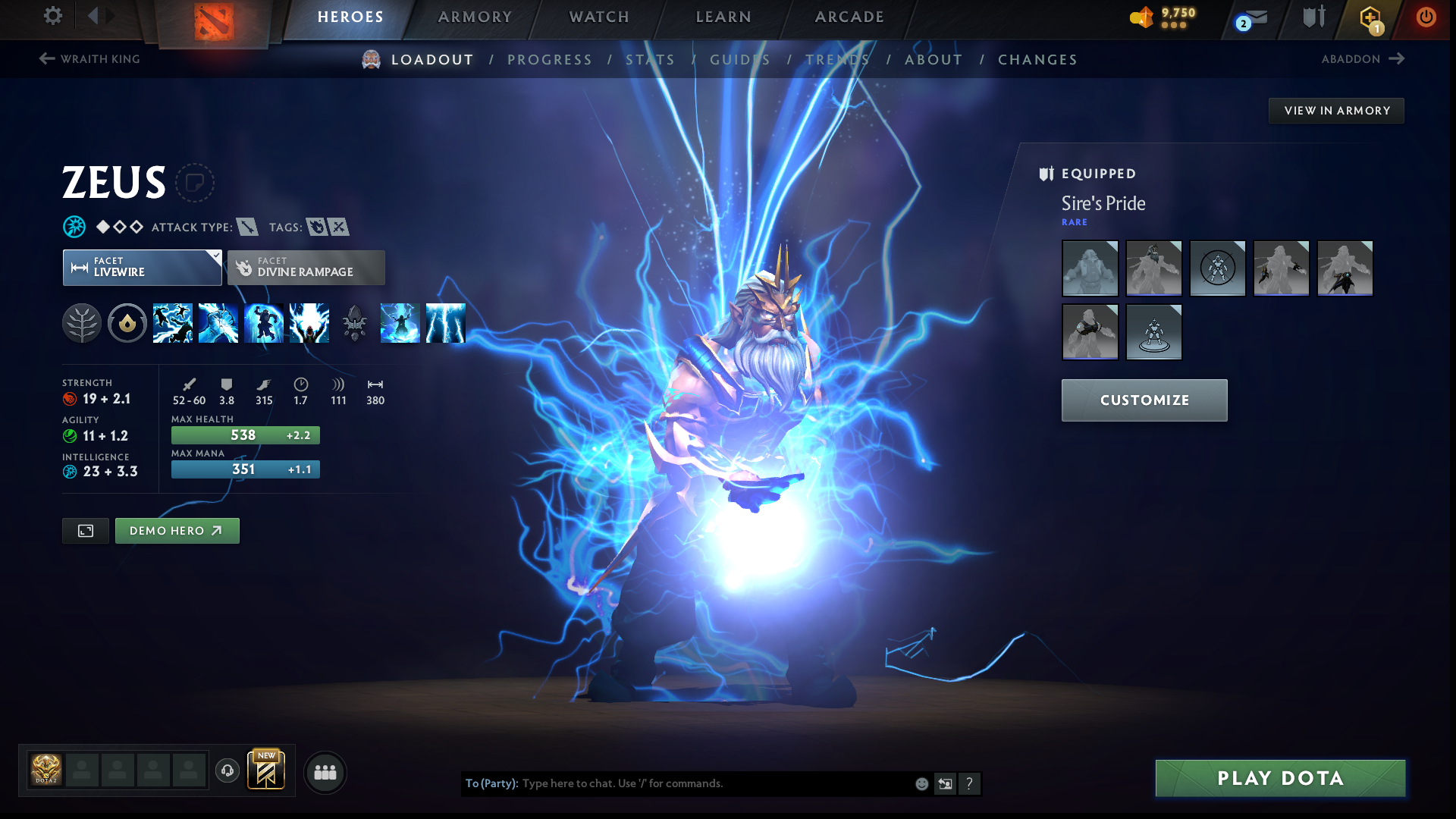Select the Livewire facet

pos(142,268)
